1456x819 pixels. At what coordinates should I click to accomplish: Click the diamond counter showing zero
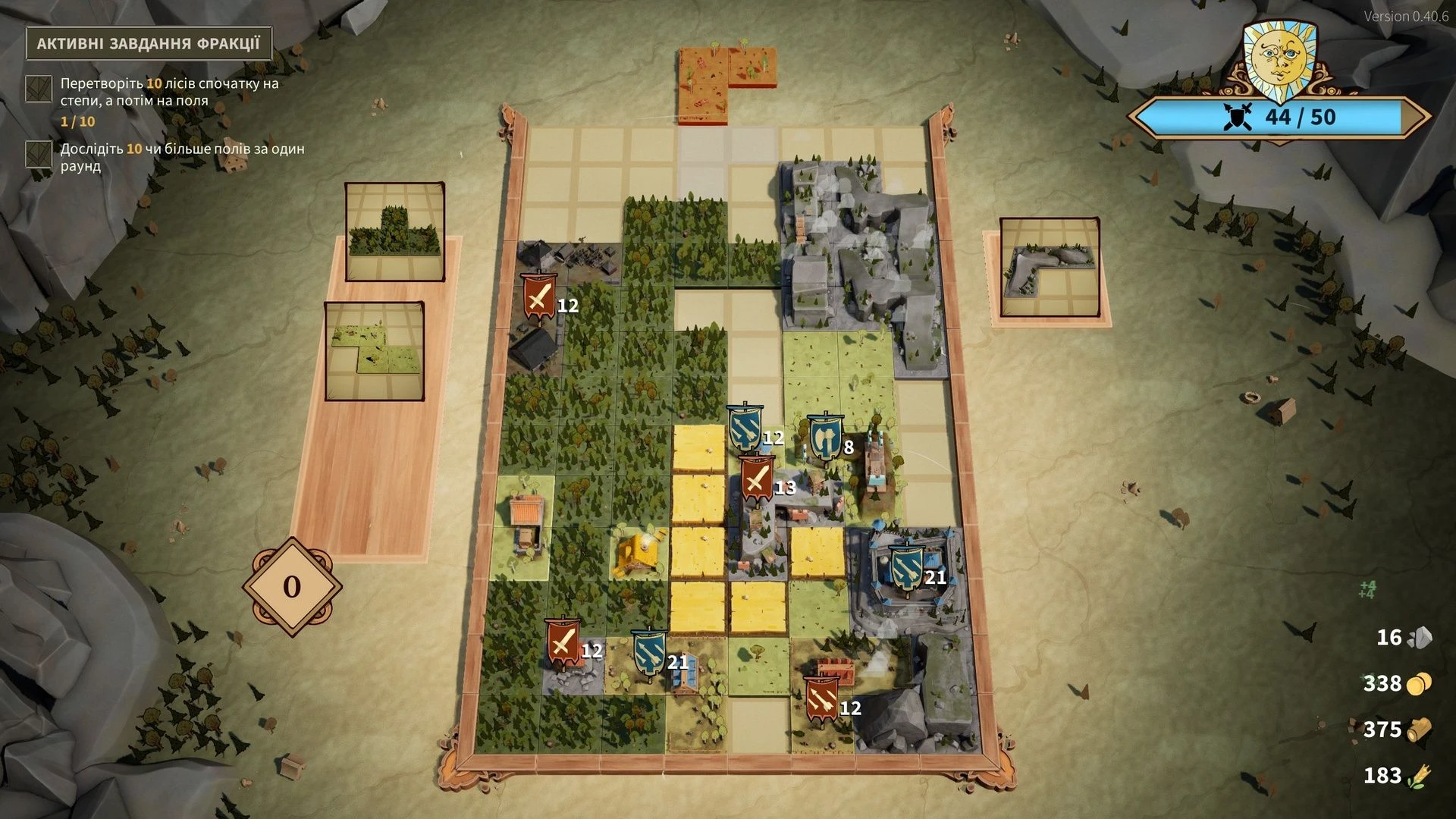click(x=292, y=586)
